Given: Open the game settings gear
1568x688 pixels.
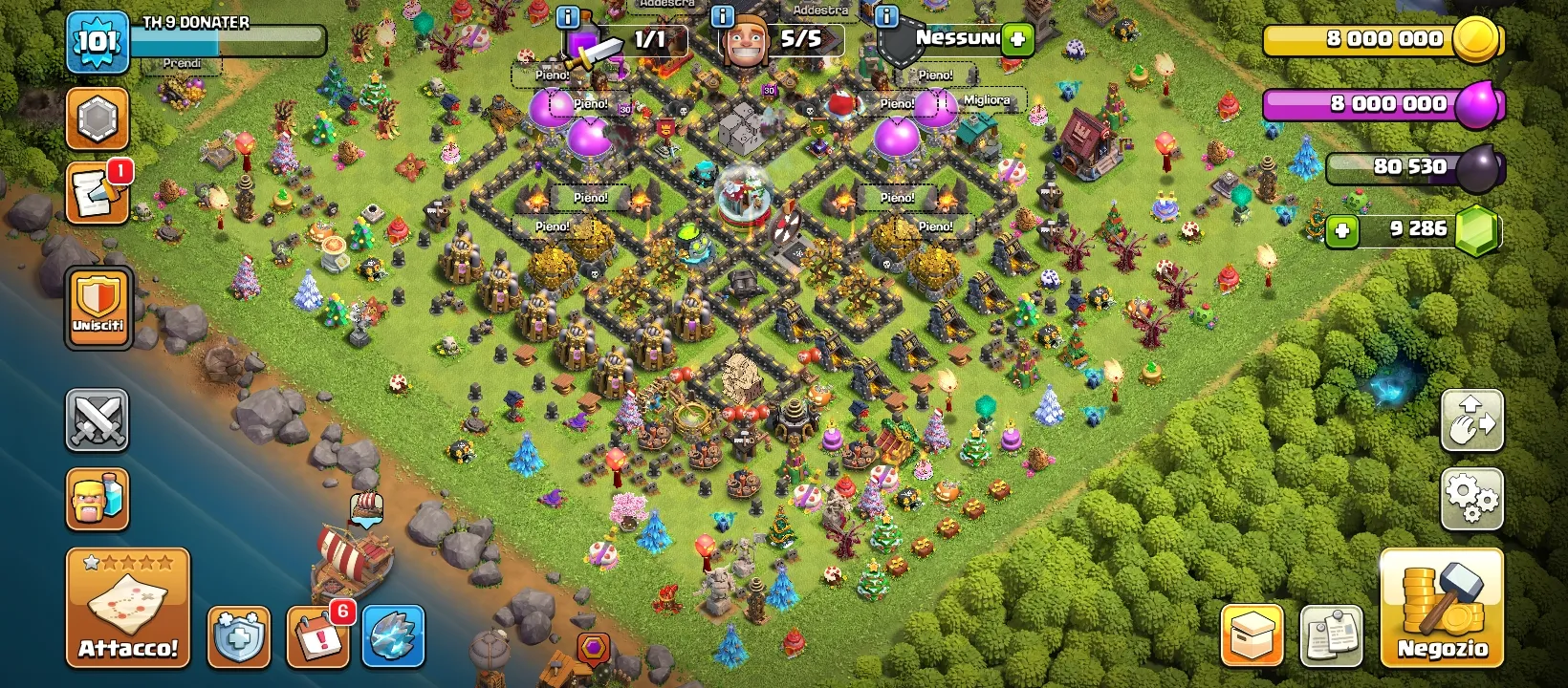Looking at the screenshot, I should 1472,498.
